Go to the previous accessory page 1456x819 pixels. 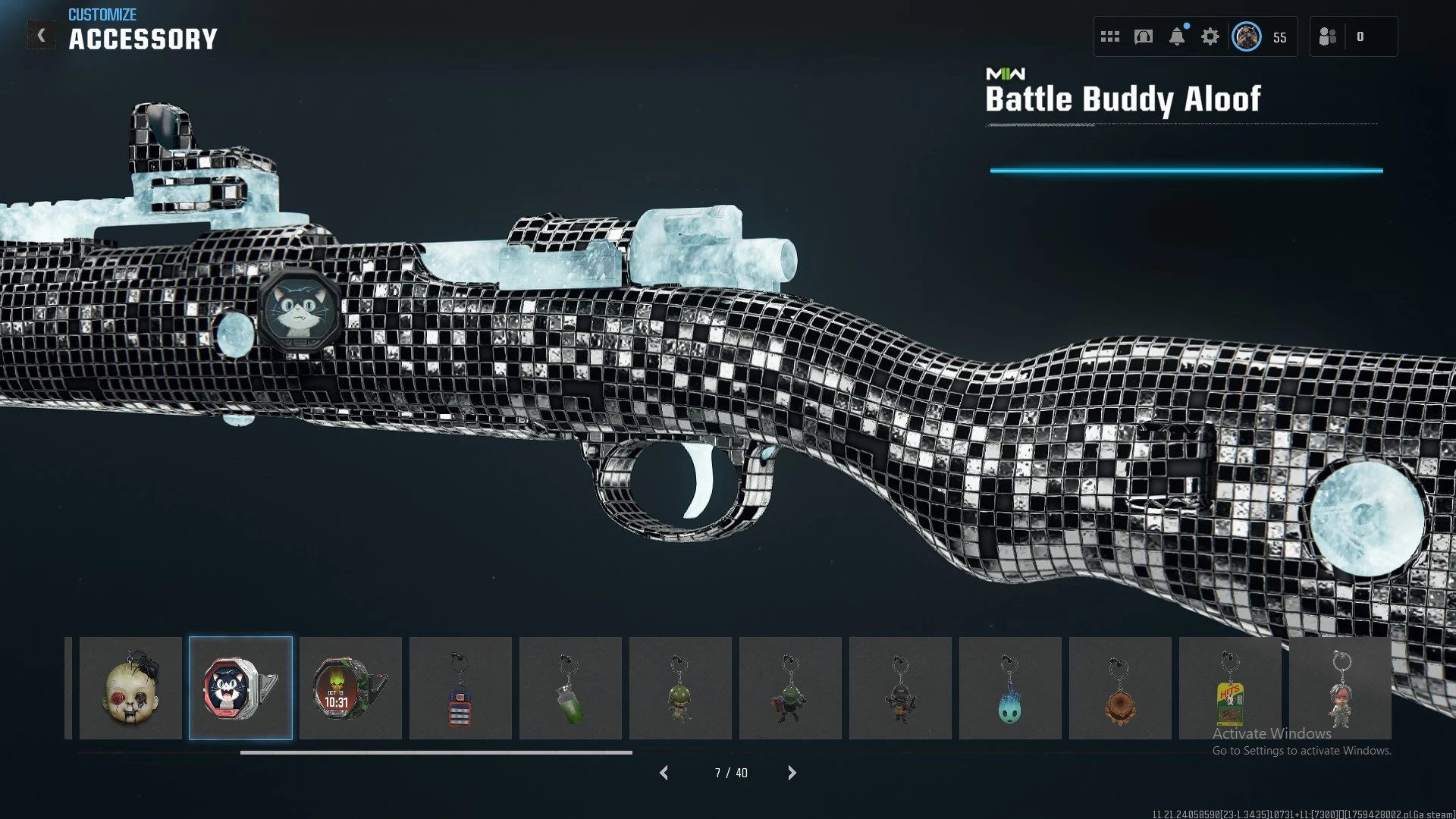[664, 773]
